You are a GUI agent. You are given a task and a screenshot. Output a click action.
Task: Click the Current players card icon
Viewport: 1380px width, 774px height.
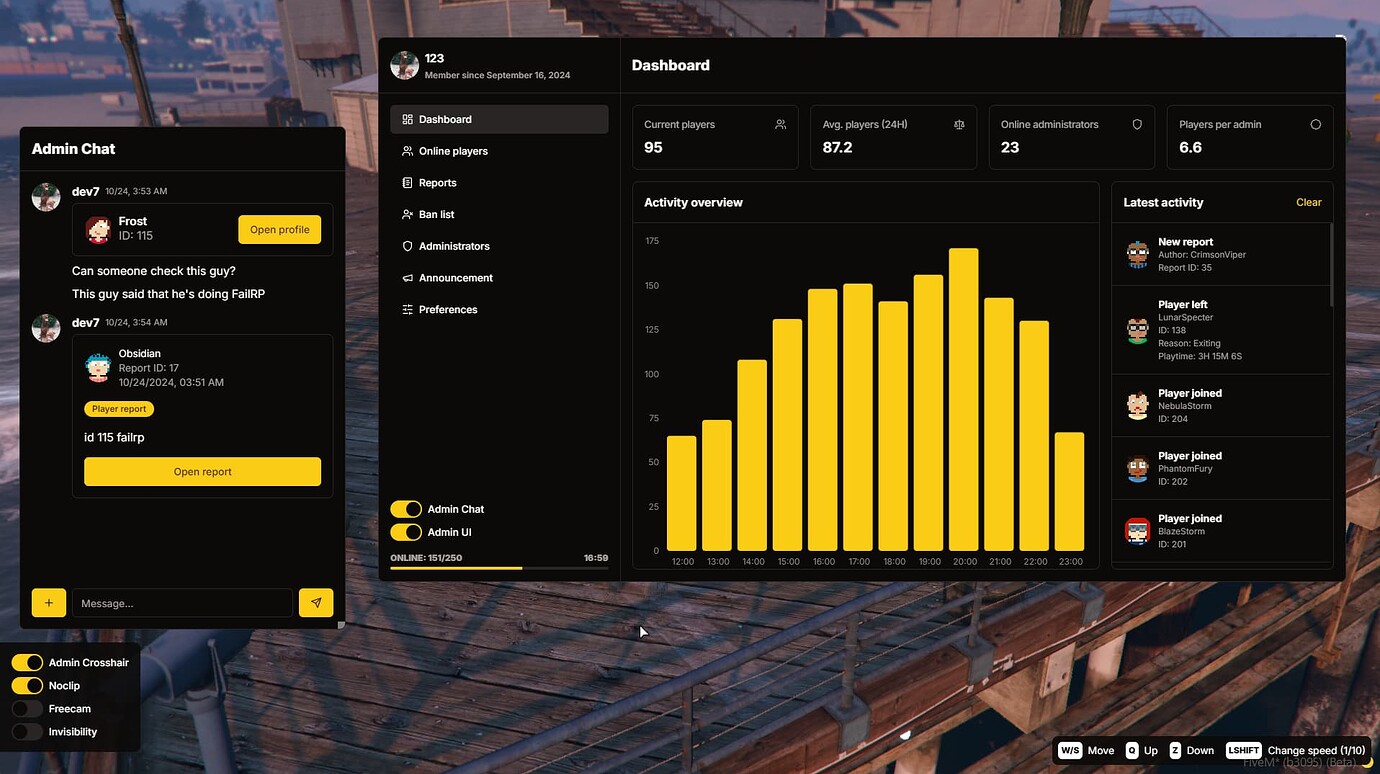[x=780, y=124]
